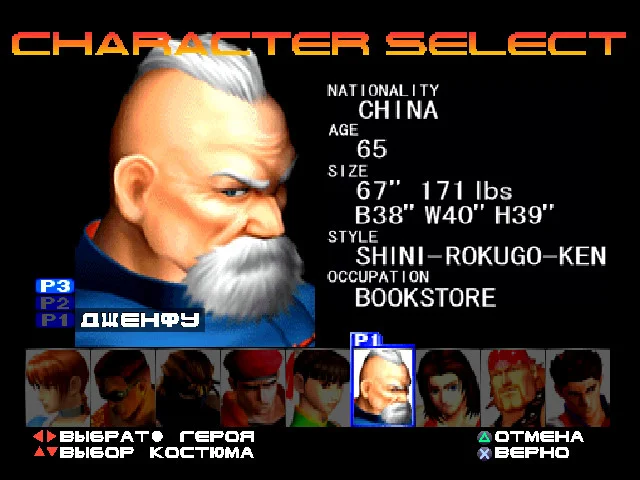Pick the long dark-haired fighter portrait

(447, 387)
